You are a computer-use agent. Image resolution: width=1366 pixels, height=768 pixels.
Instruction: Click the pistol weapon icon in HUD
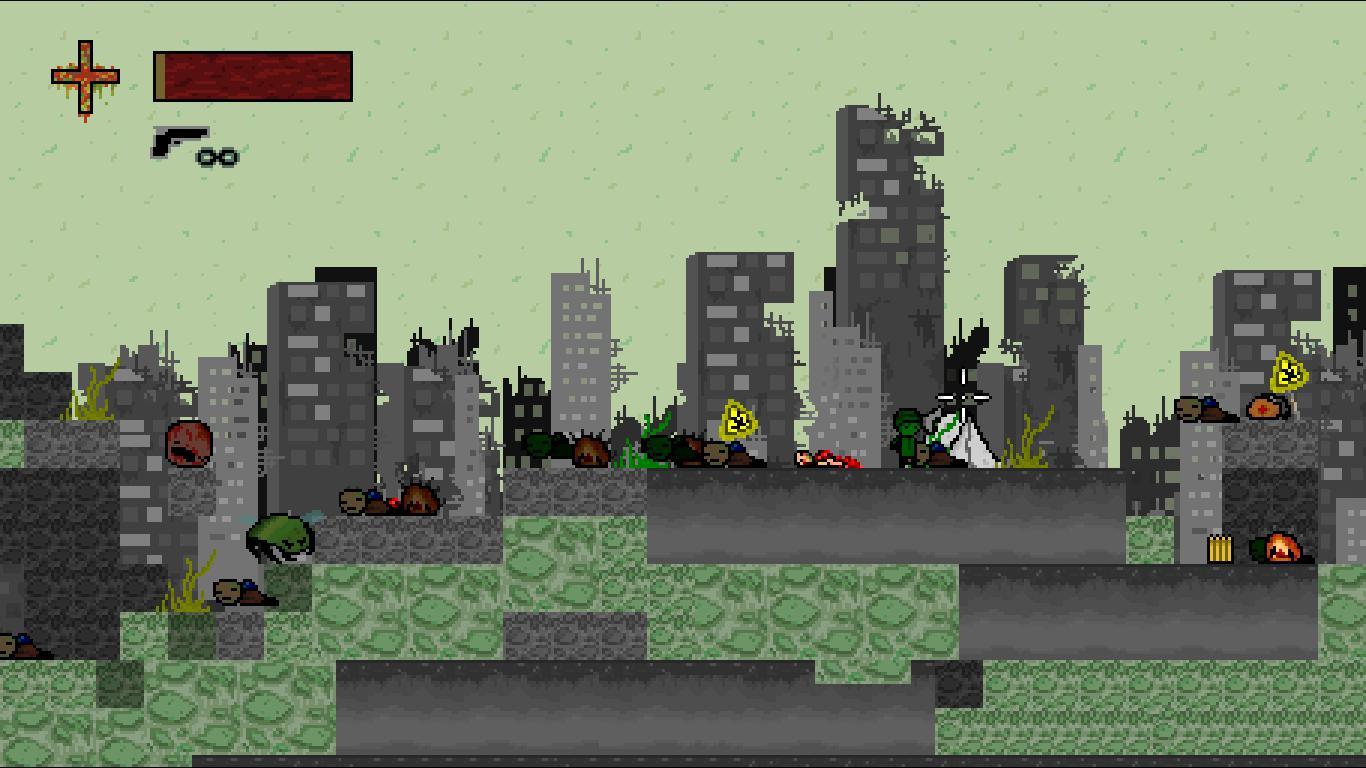point(178,144)
